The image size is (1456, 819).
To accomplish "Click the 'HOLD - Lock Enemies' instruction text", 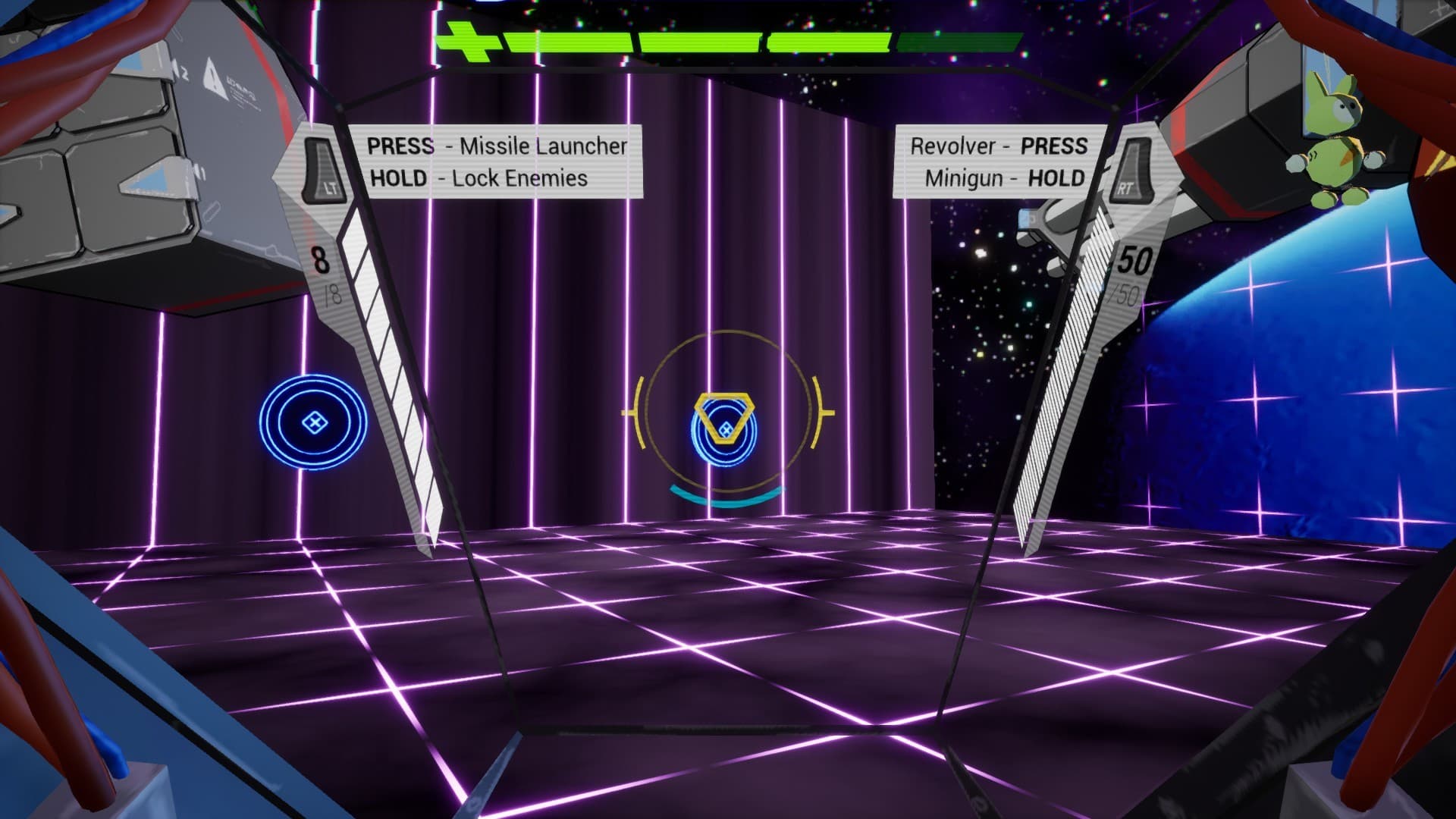I will click(477, 180).
